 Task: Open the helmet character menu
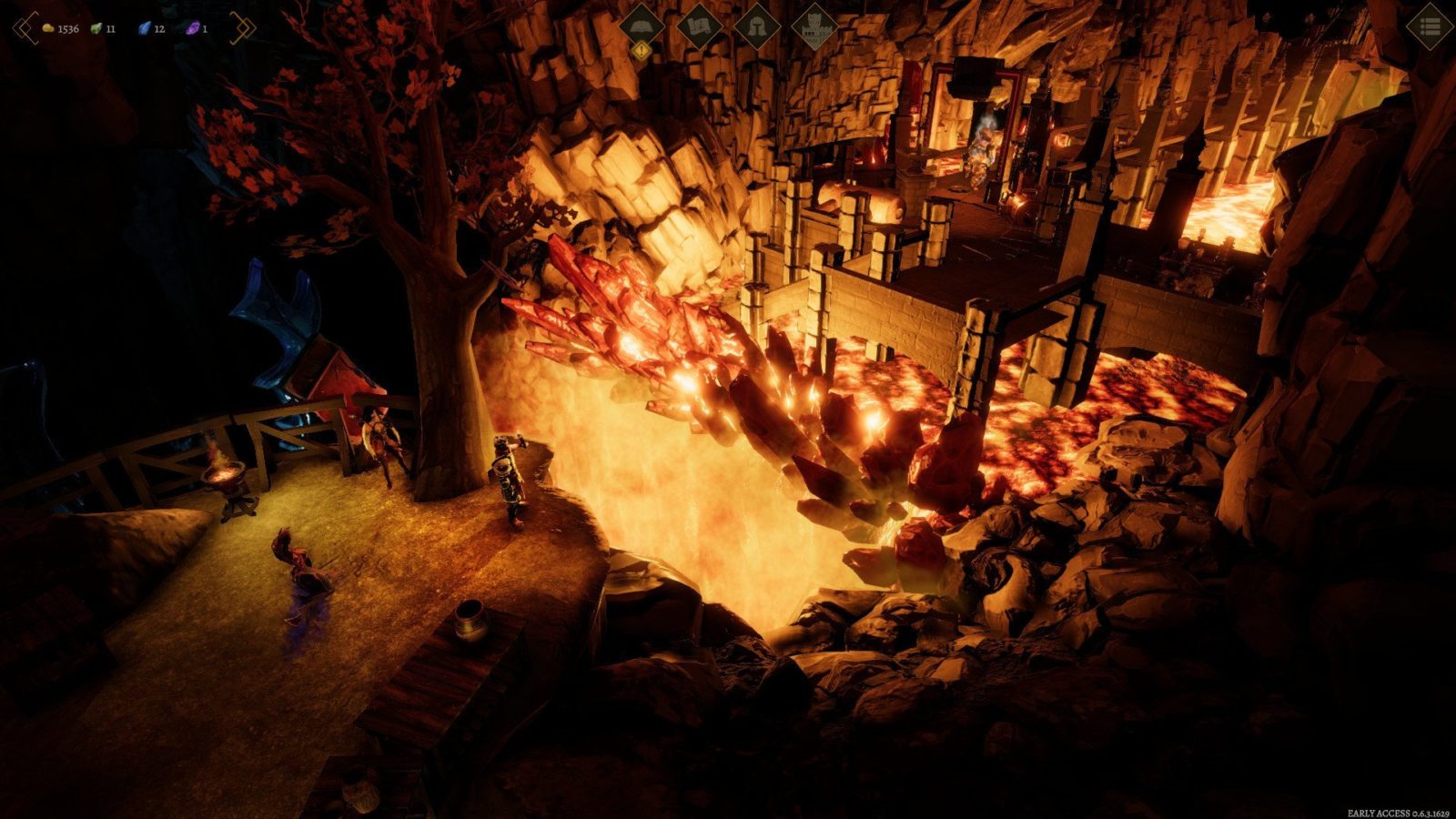[756, 27]
